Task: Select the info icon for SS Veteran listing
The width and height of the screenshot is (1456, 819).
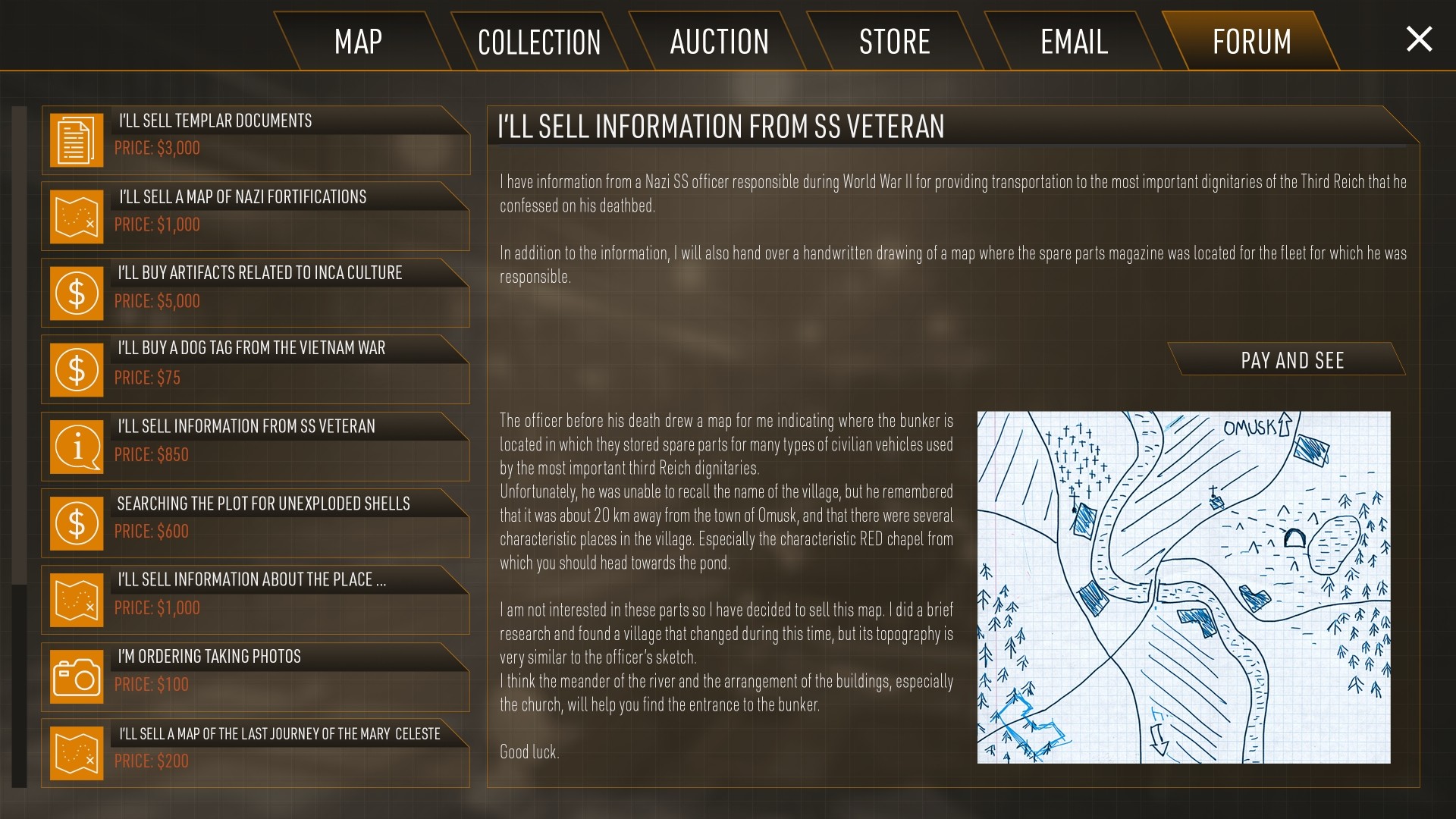Action: coord(76,446)
